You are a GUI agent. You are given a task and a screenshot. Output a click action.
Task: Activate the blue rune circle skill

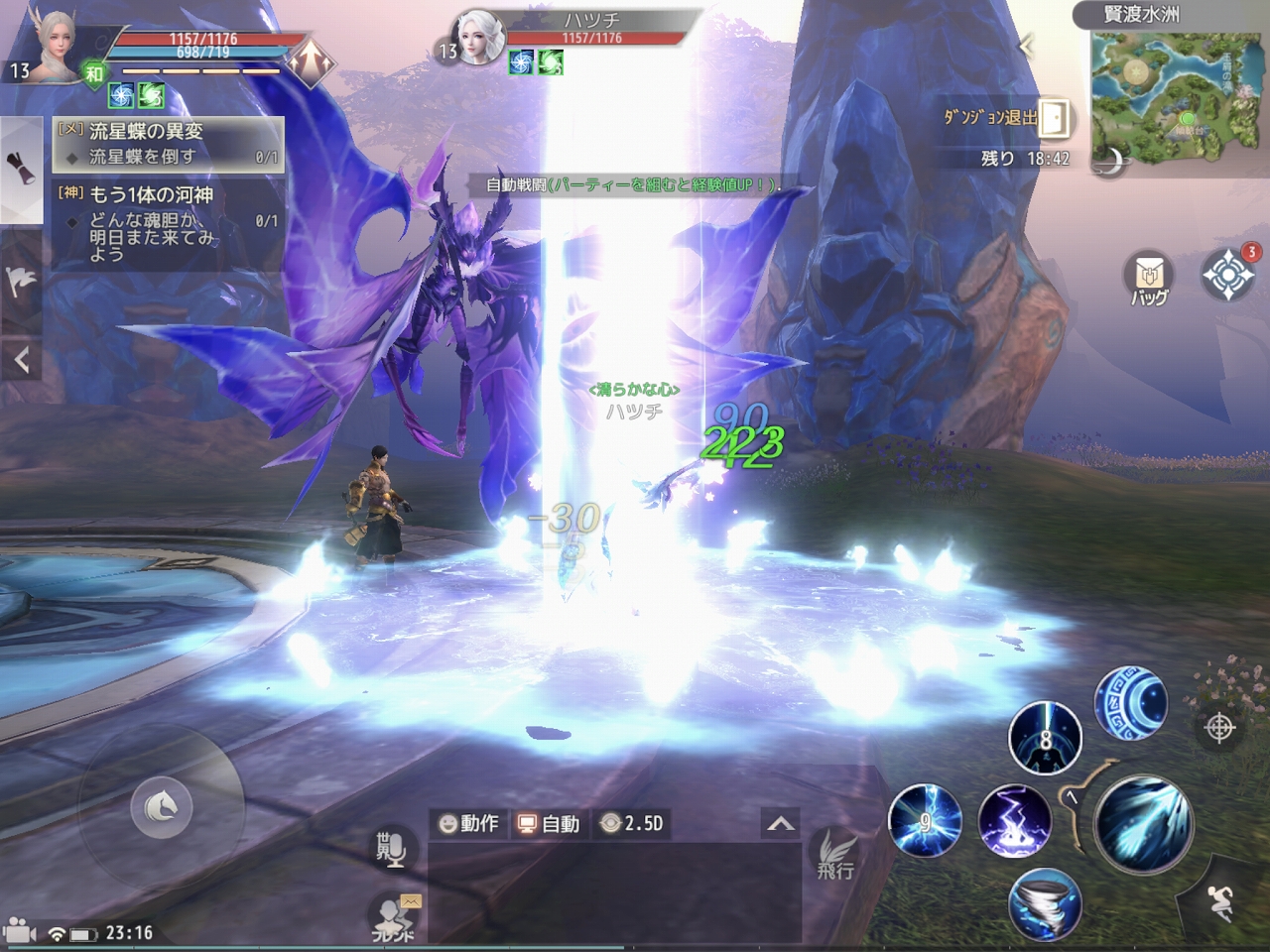[1130, 703]
